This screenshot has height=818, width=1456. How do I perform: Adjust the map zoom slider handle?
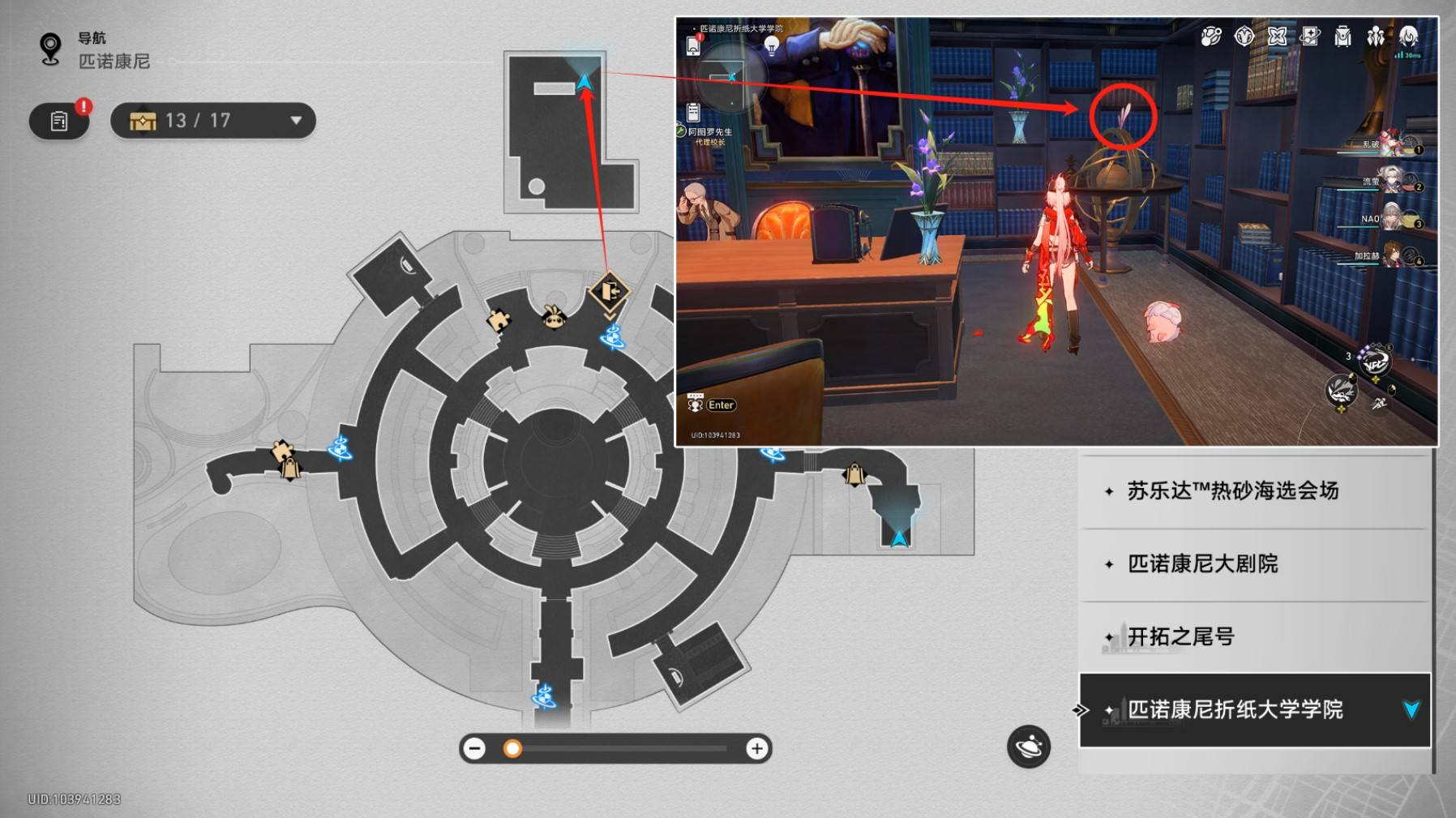point(512,748)
